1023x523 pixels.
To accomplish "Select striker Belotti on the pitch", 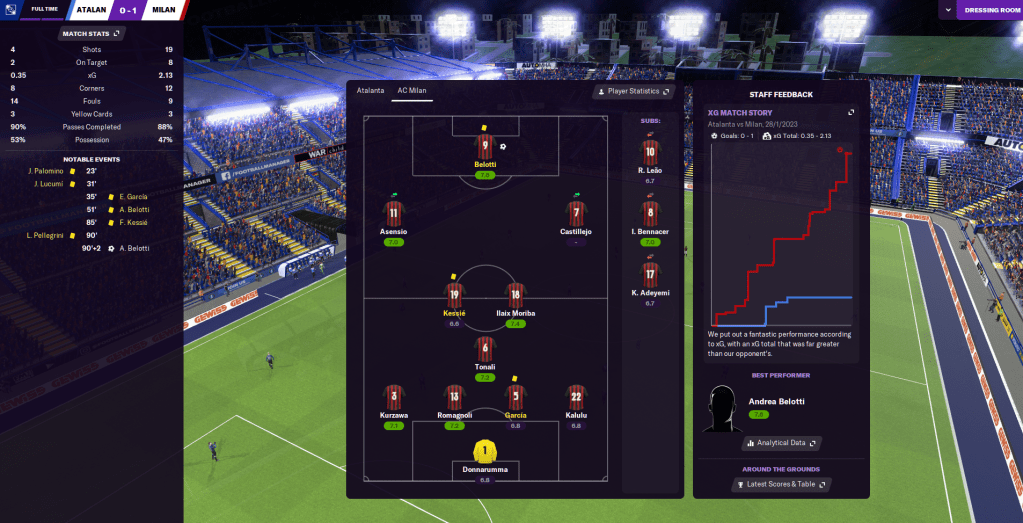I will point(485,152).
